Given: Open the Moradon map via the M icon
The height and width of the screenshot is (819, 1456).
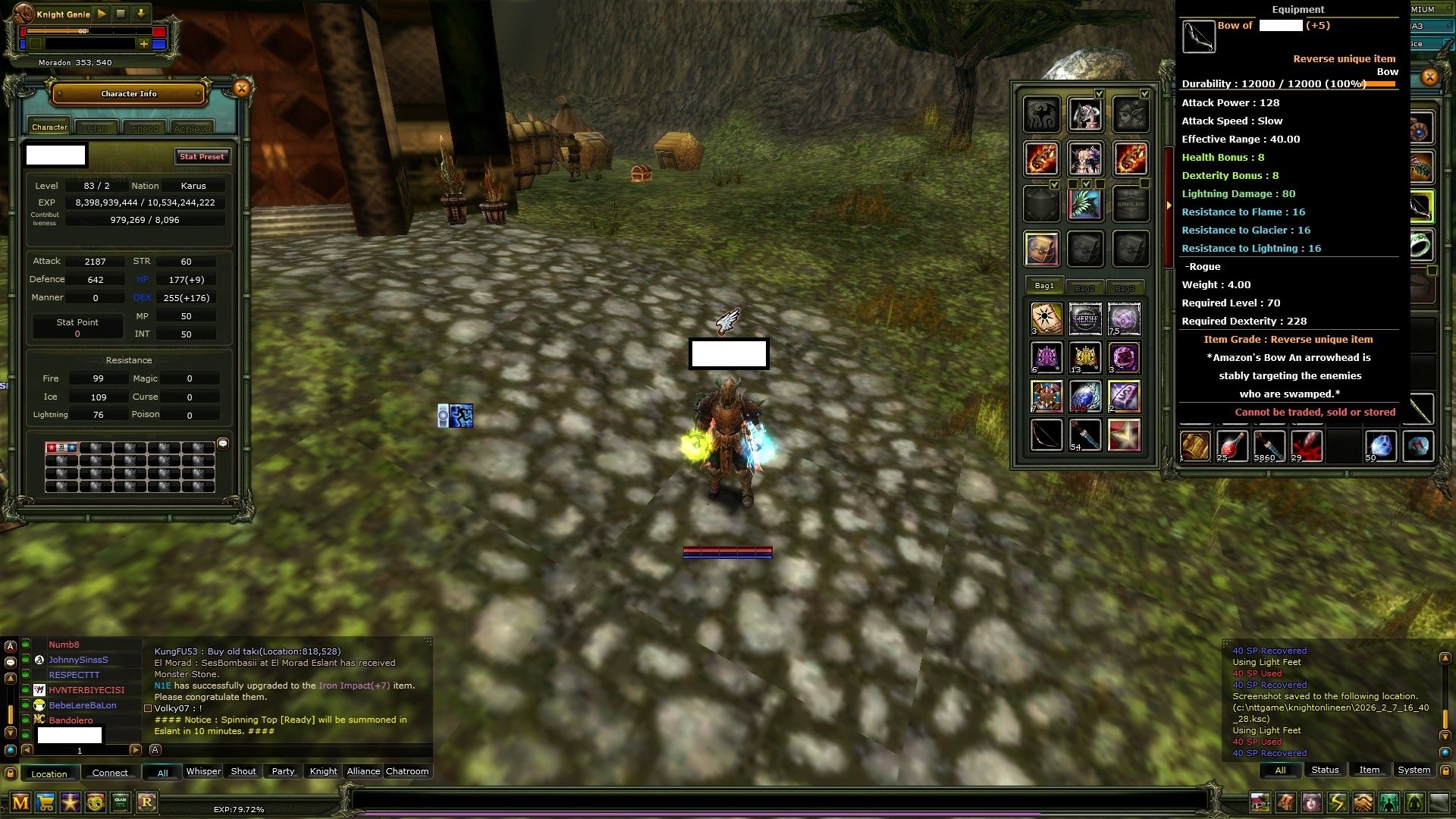Looking at the screenshot, I should click(20, 801).
